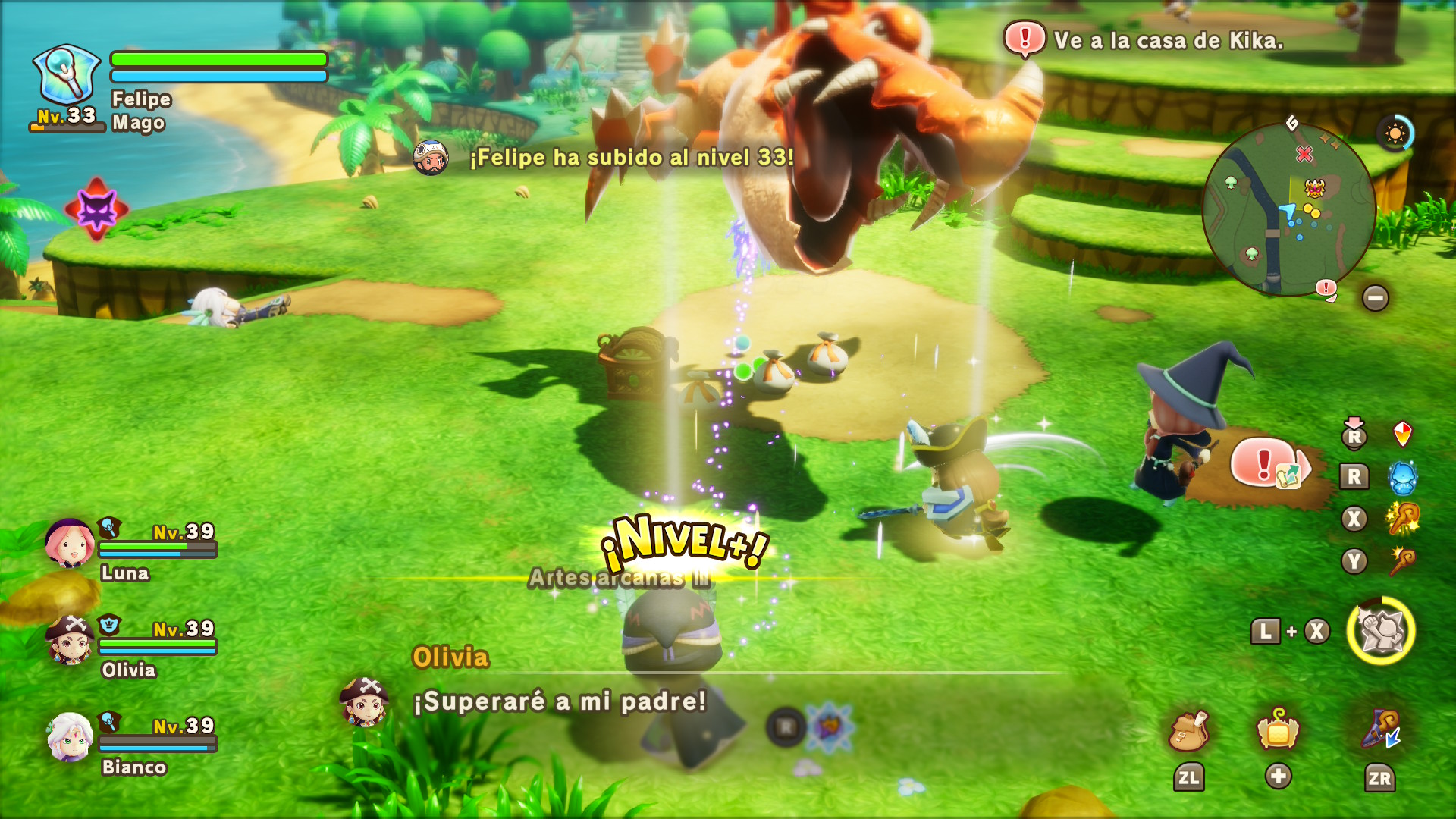Open the golden winged menu icon
The image size is (1456, 819).
point(1278,731)
